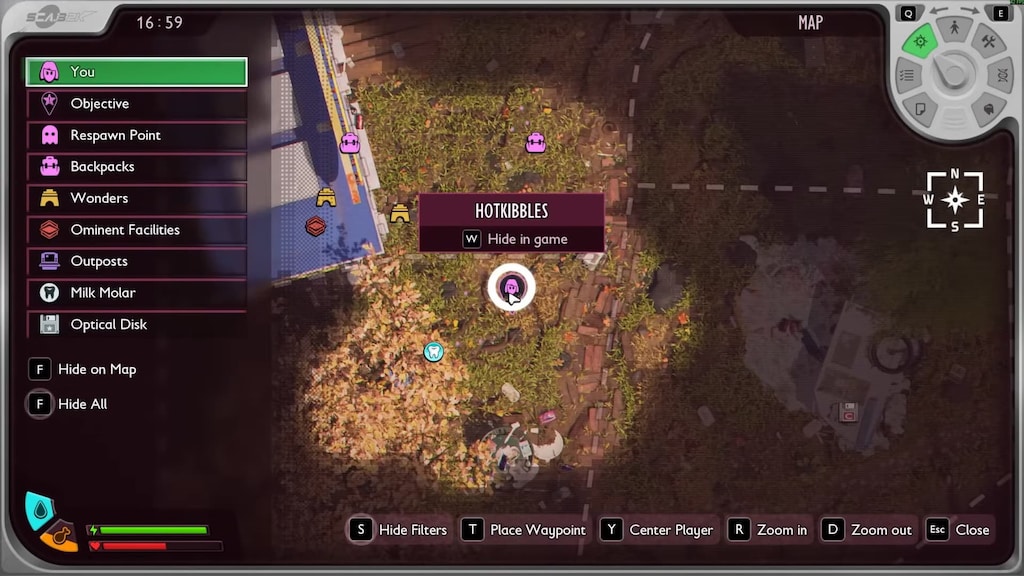Open the character figure tab on dial
The image size is (1024, 576).
click(x=954, y=29)
